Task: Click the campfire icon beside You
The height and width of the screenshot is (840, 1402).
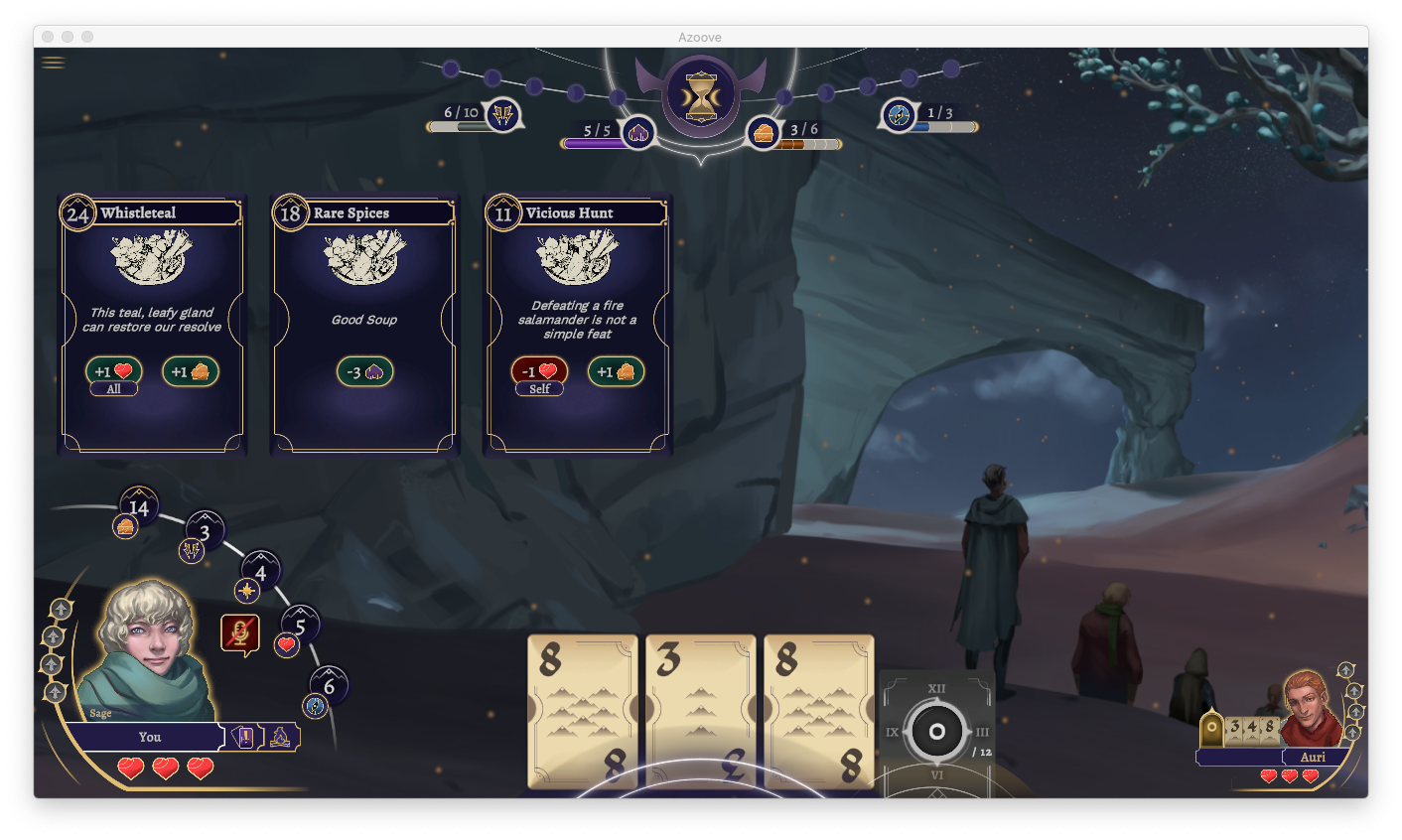Action: coord(280,737)
